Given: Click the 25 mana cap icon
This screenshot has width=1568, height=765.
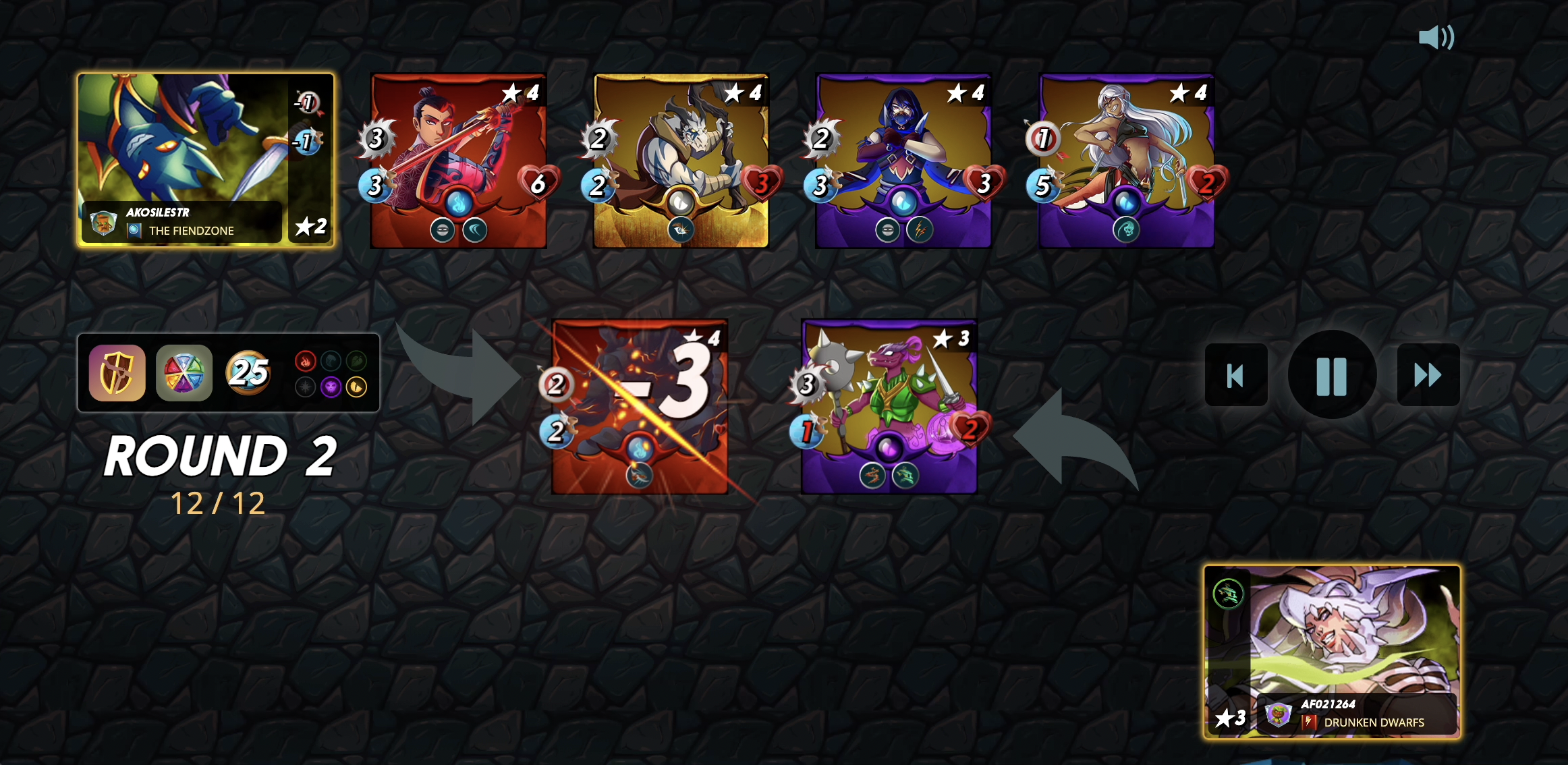Looking at the screenshot, I should click(248, 372).
